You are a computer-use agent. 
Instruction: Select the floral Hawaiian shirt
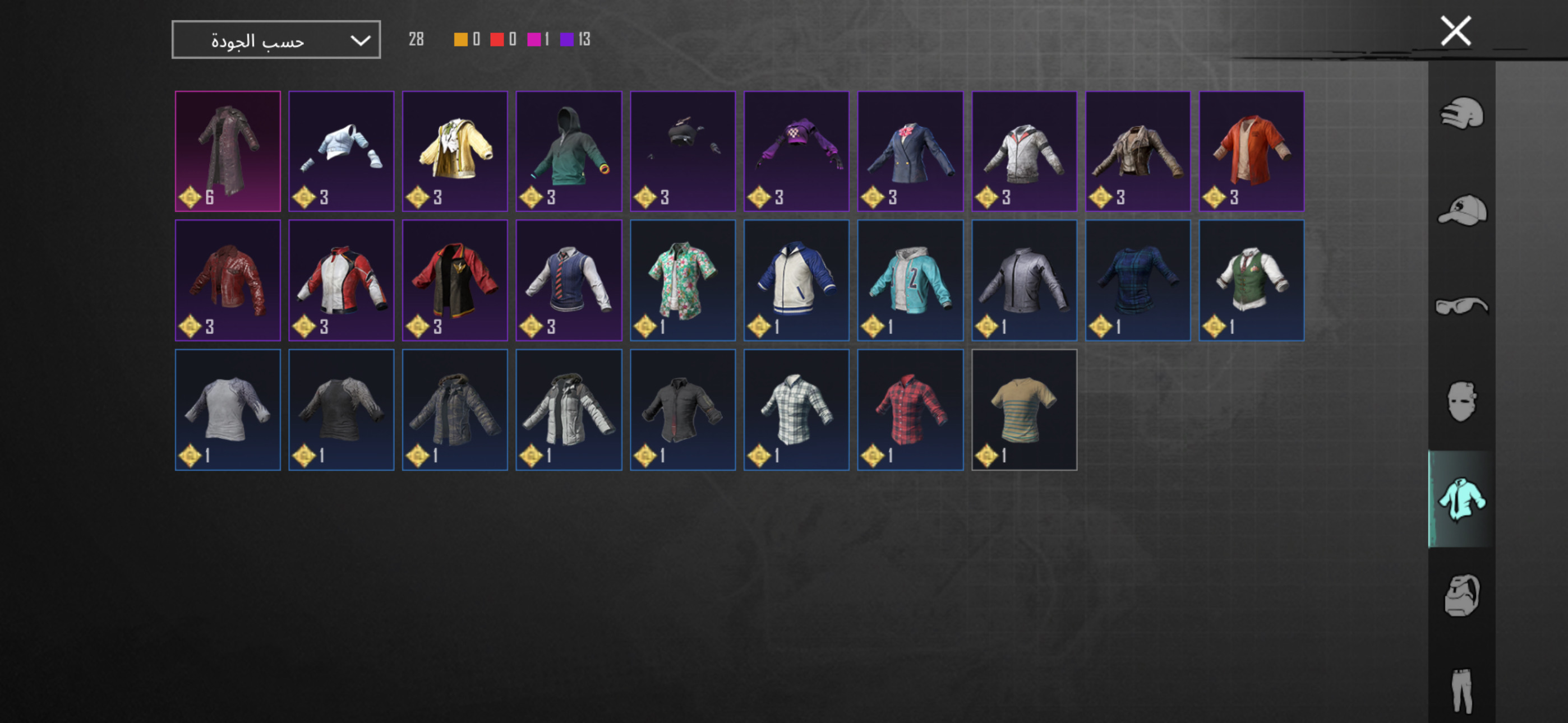coord(682,280)
